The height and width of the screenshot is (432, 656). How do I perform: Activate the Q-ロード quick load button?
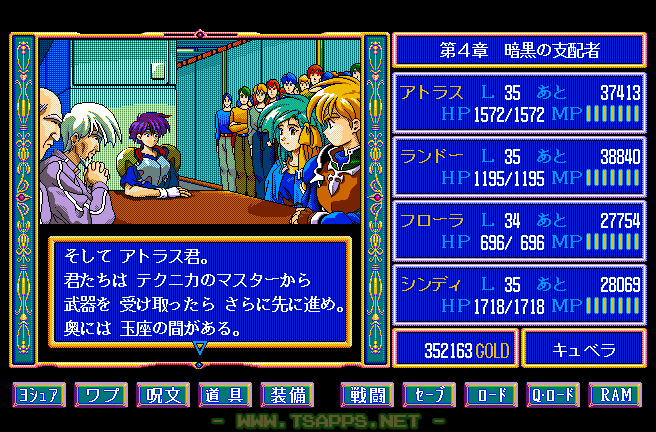pyautogui.click(x=553, y=394)
